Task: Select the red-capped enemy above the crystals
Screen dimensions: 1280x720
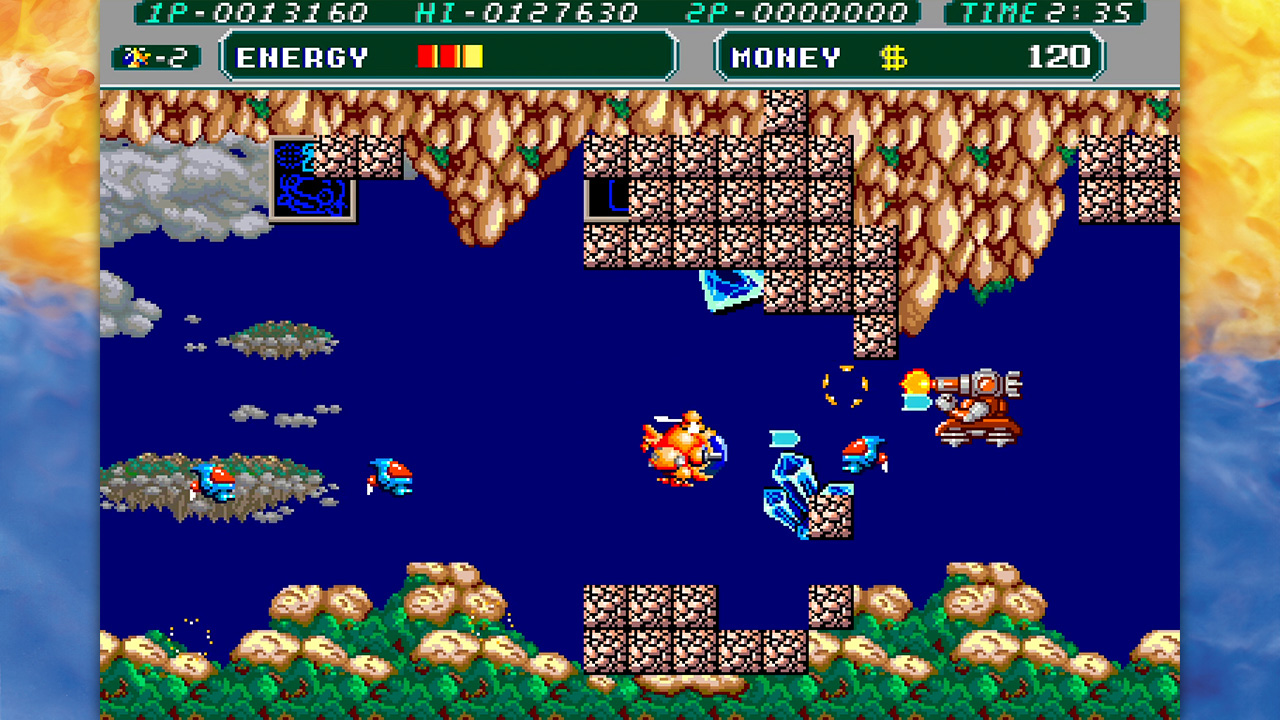Action: pos(866,451)
